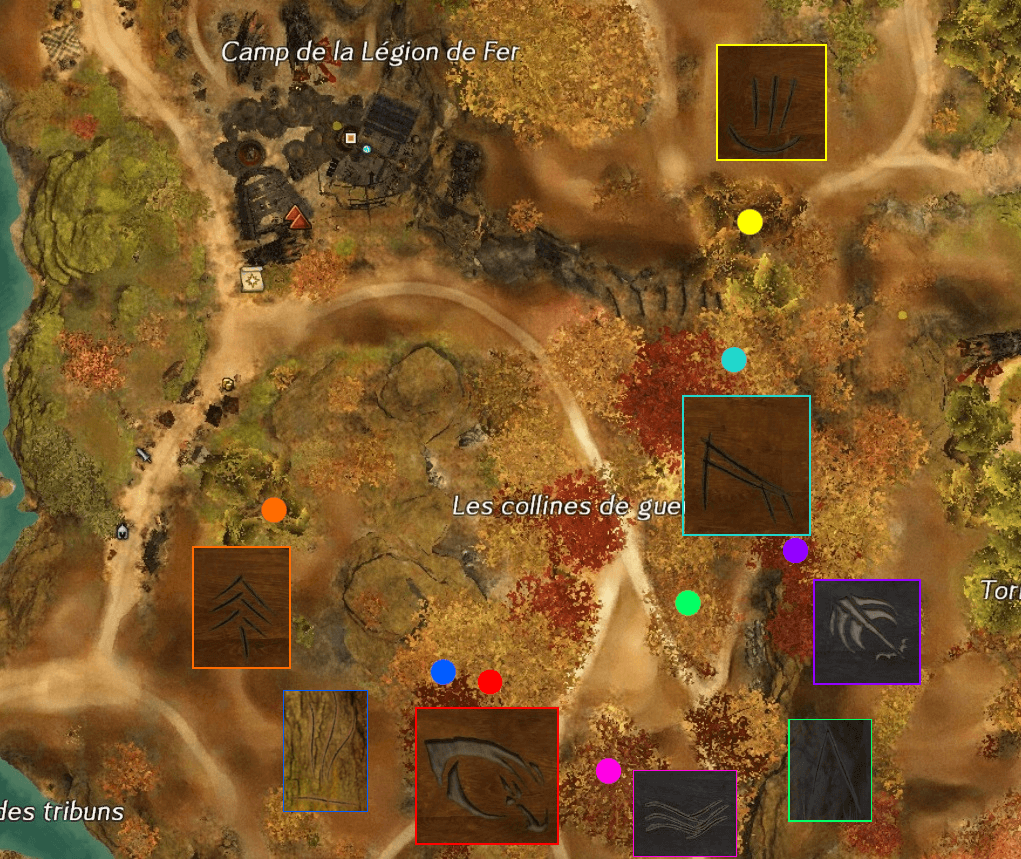Click the purple map marker dot

(x=795, y=551)
